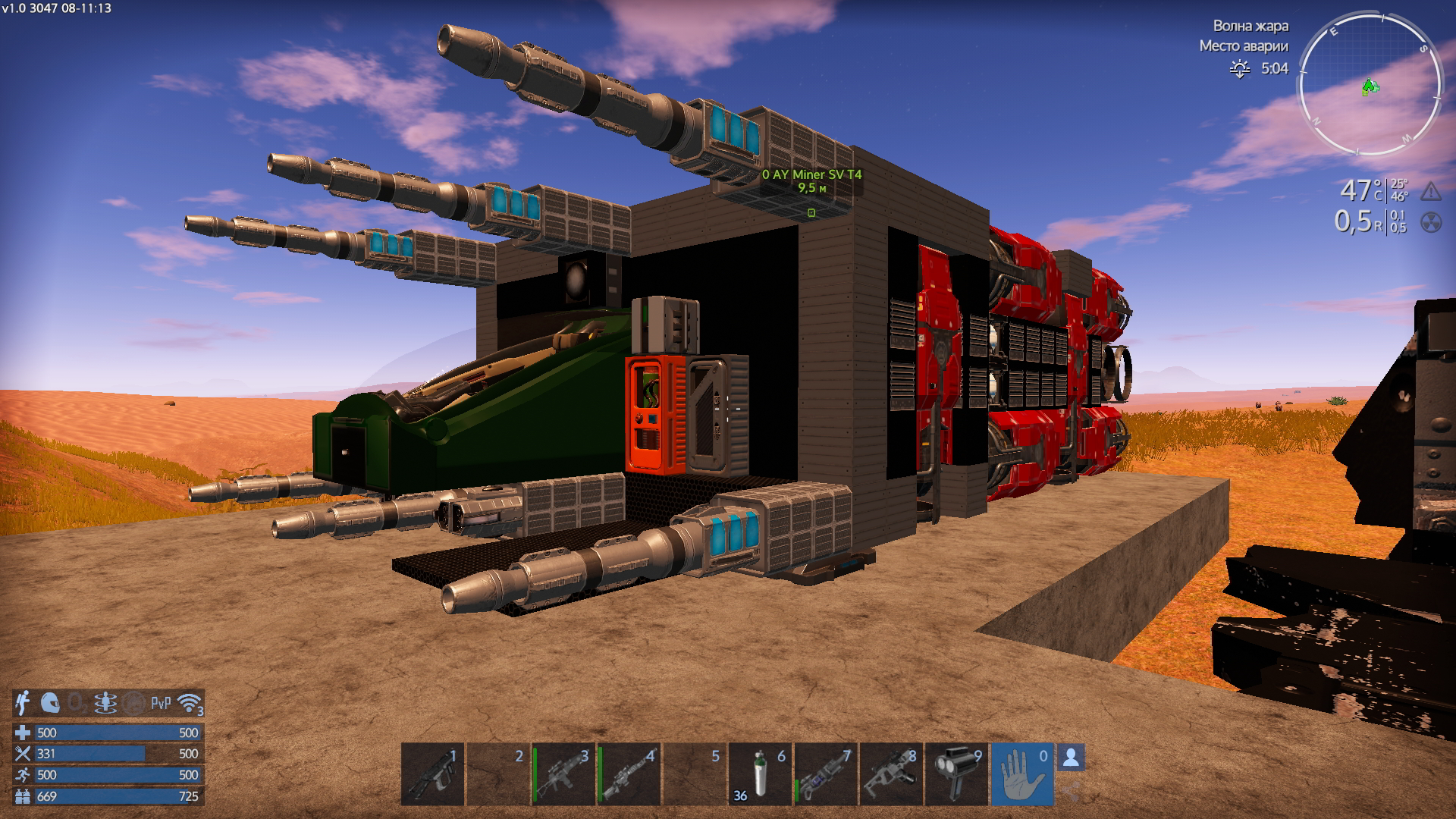Select the empty hand slot 0
The image size is (1456, 819).
(x=1022, y=773)
